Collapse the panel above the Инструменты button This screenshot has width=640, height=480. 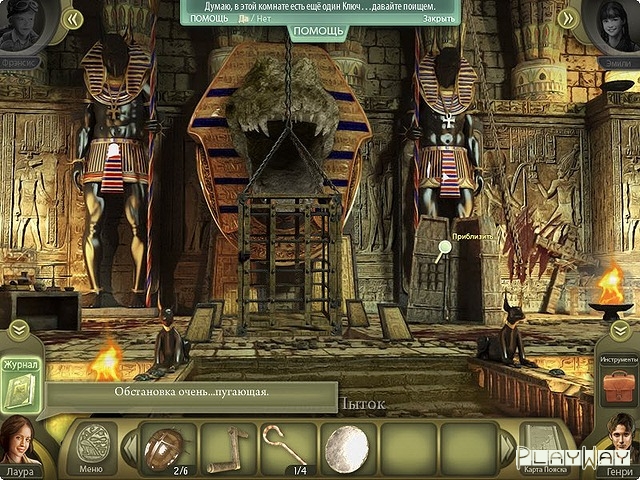tap(620, 330)
